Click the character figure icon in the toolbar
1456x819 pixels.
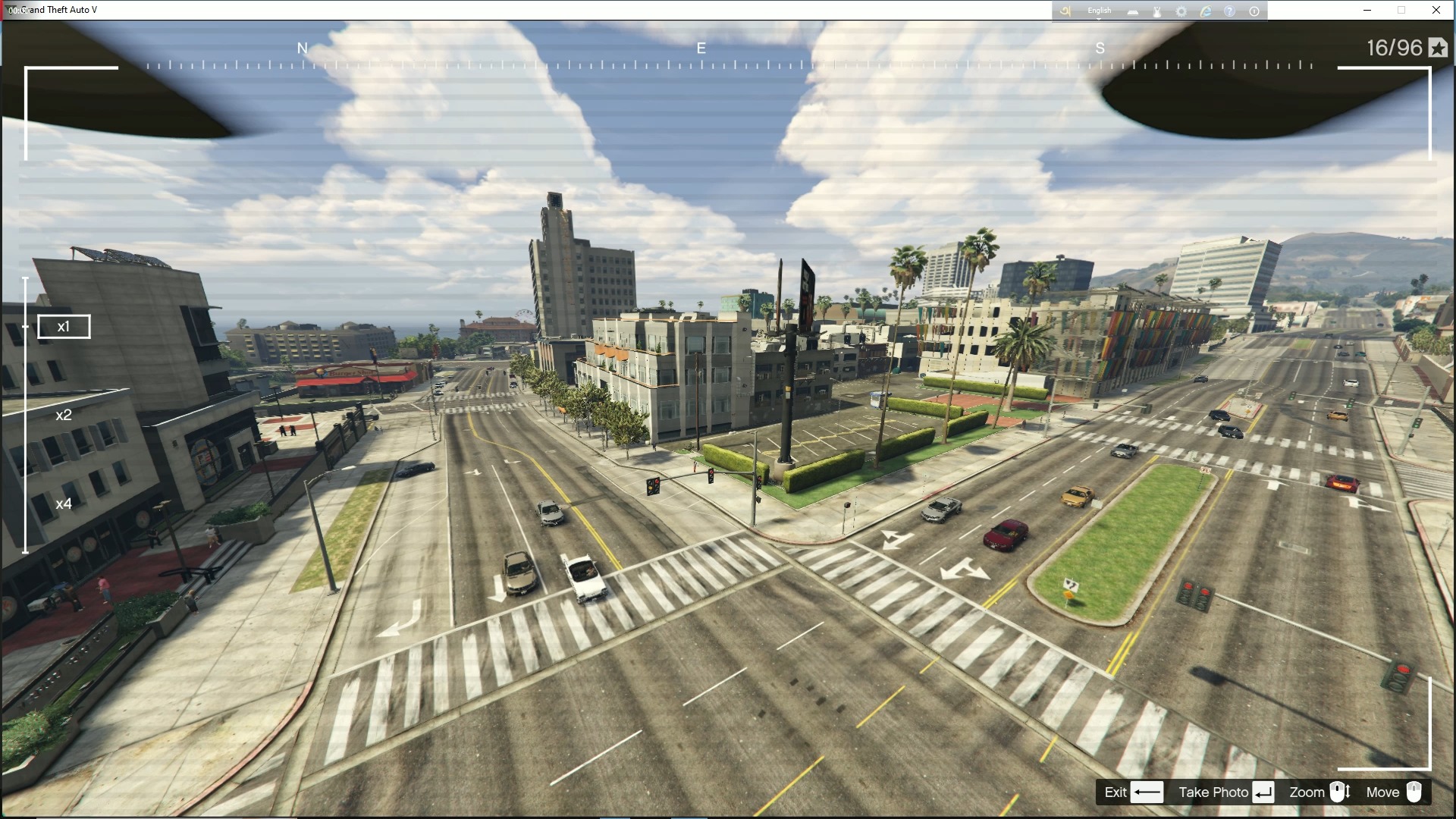(x=1157, y=11)
